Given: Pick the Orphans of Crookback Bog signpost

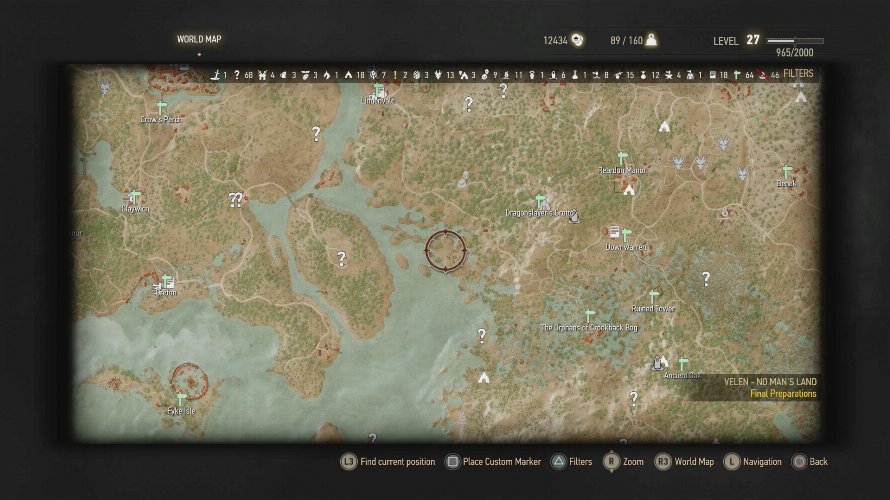Looking at the screenshot, I should tap(589, 316).
